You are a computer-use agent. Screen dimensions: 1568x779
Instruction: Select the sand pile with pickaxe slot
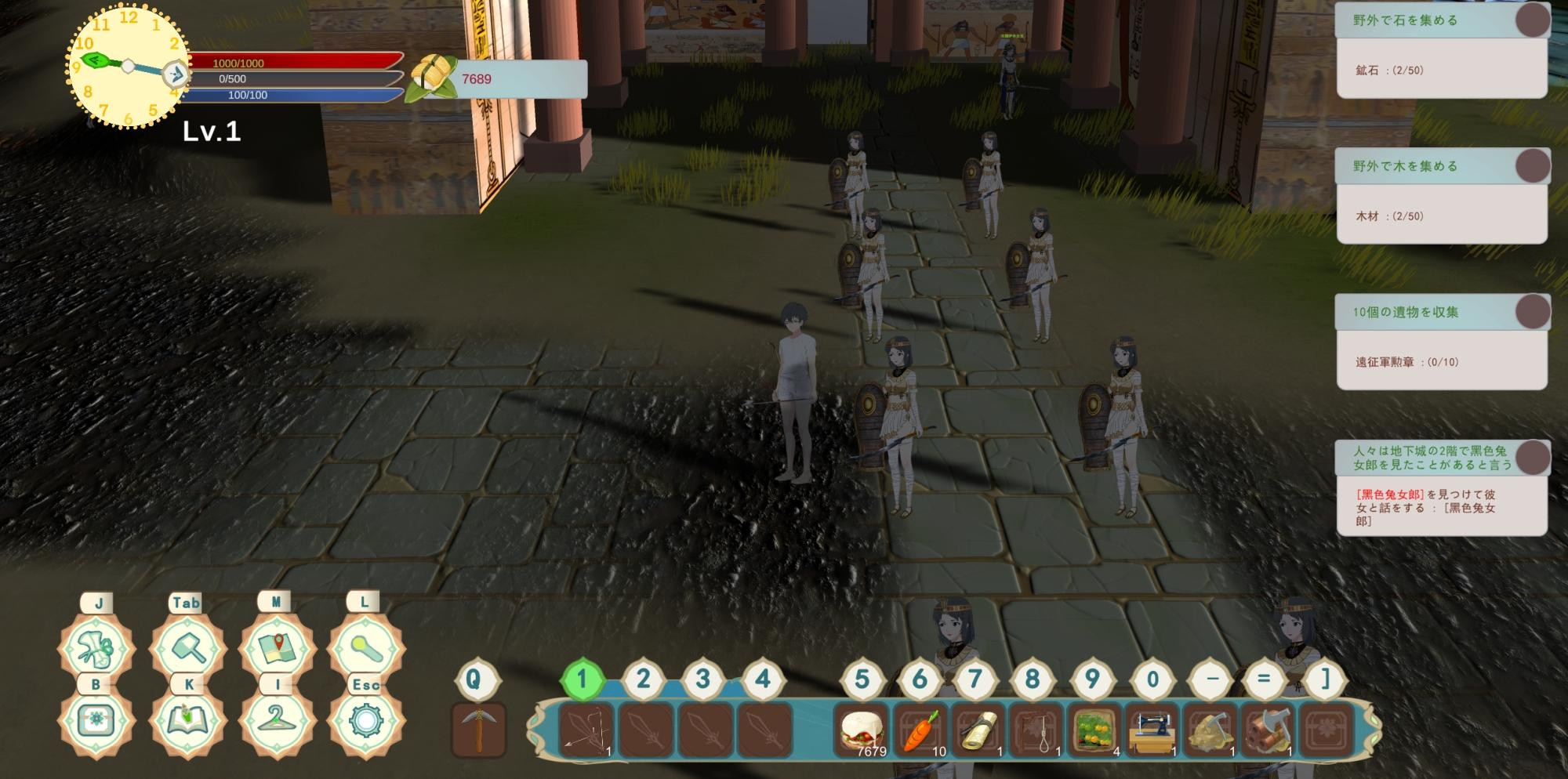1210,730
